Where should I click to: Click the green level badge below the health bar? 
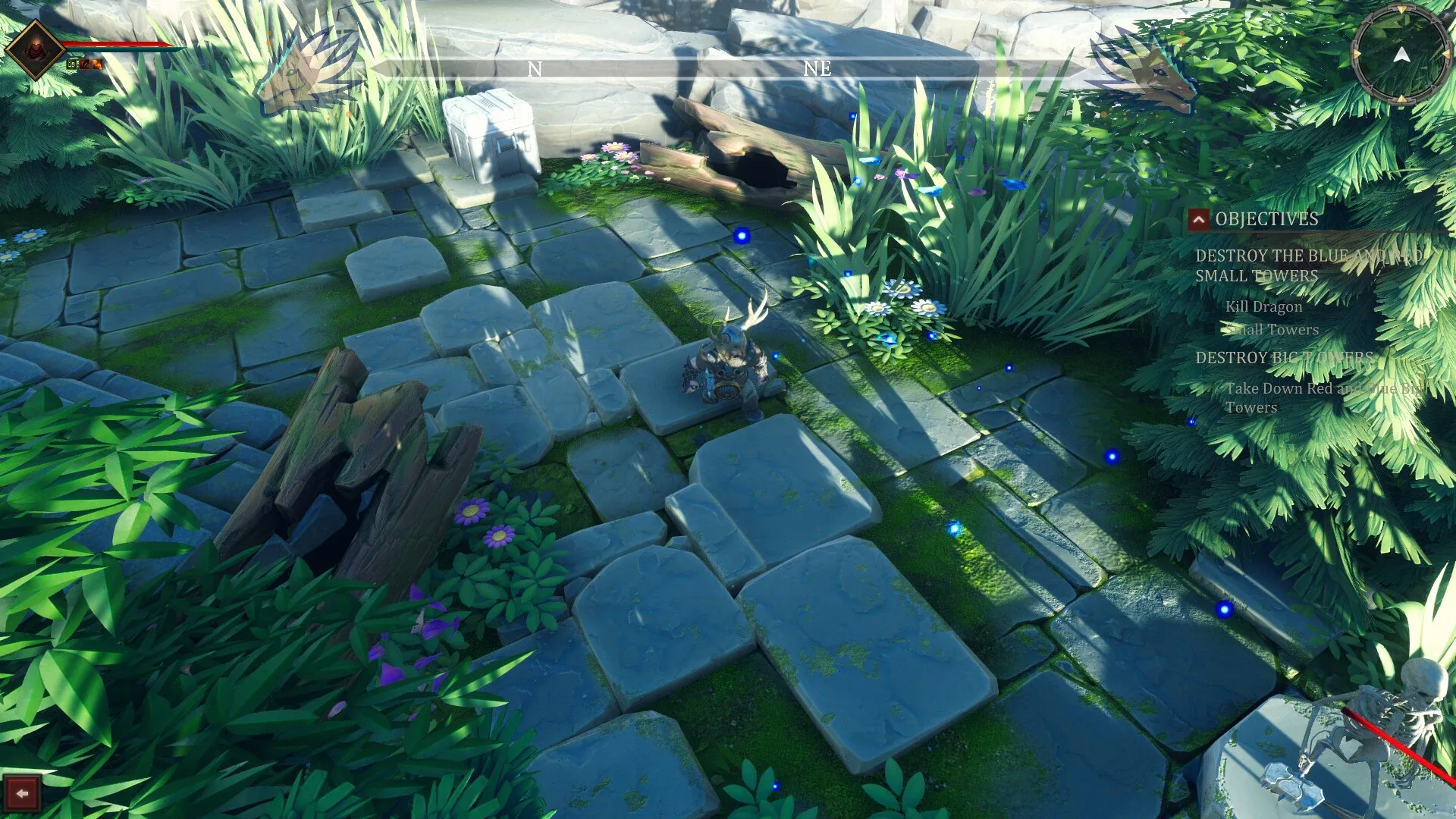tap(73, 65)
